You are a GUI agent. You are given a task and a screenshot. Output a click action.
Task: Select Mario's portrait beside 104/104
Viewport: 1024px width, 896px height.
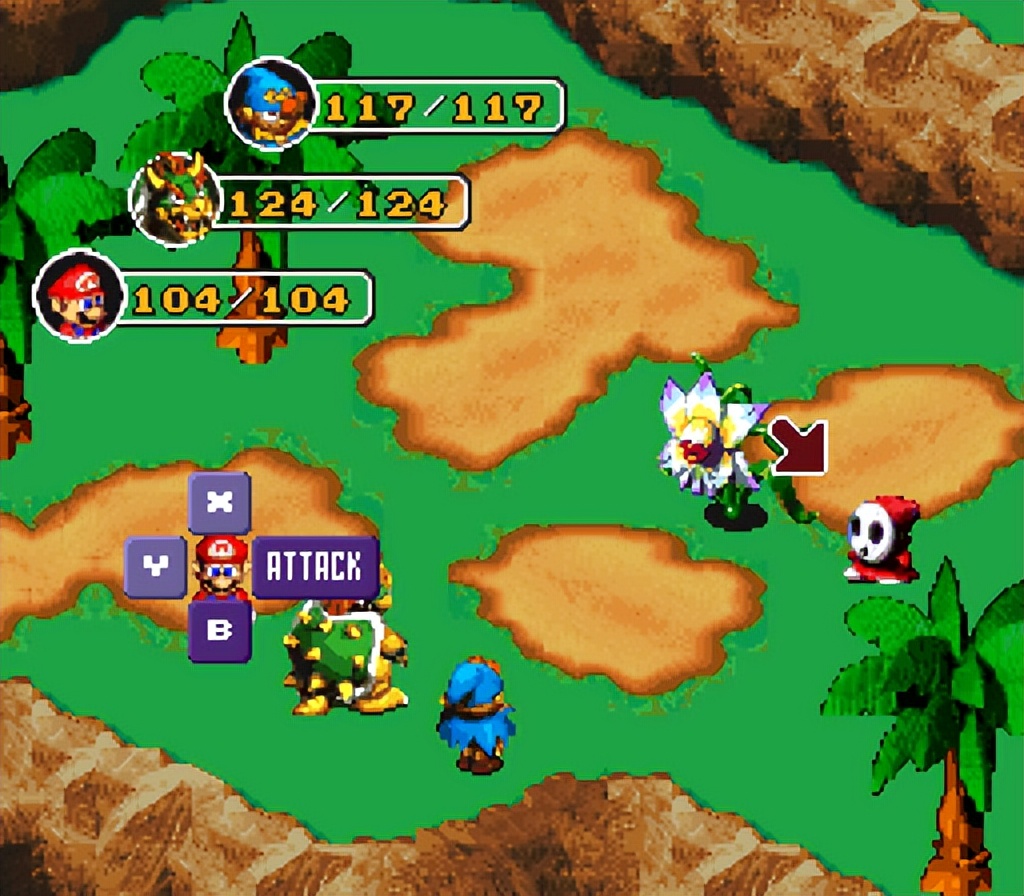click(x=78, y=296)
